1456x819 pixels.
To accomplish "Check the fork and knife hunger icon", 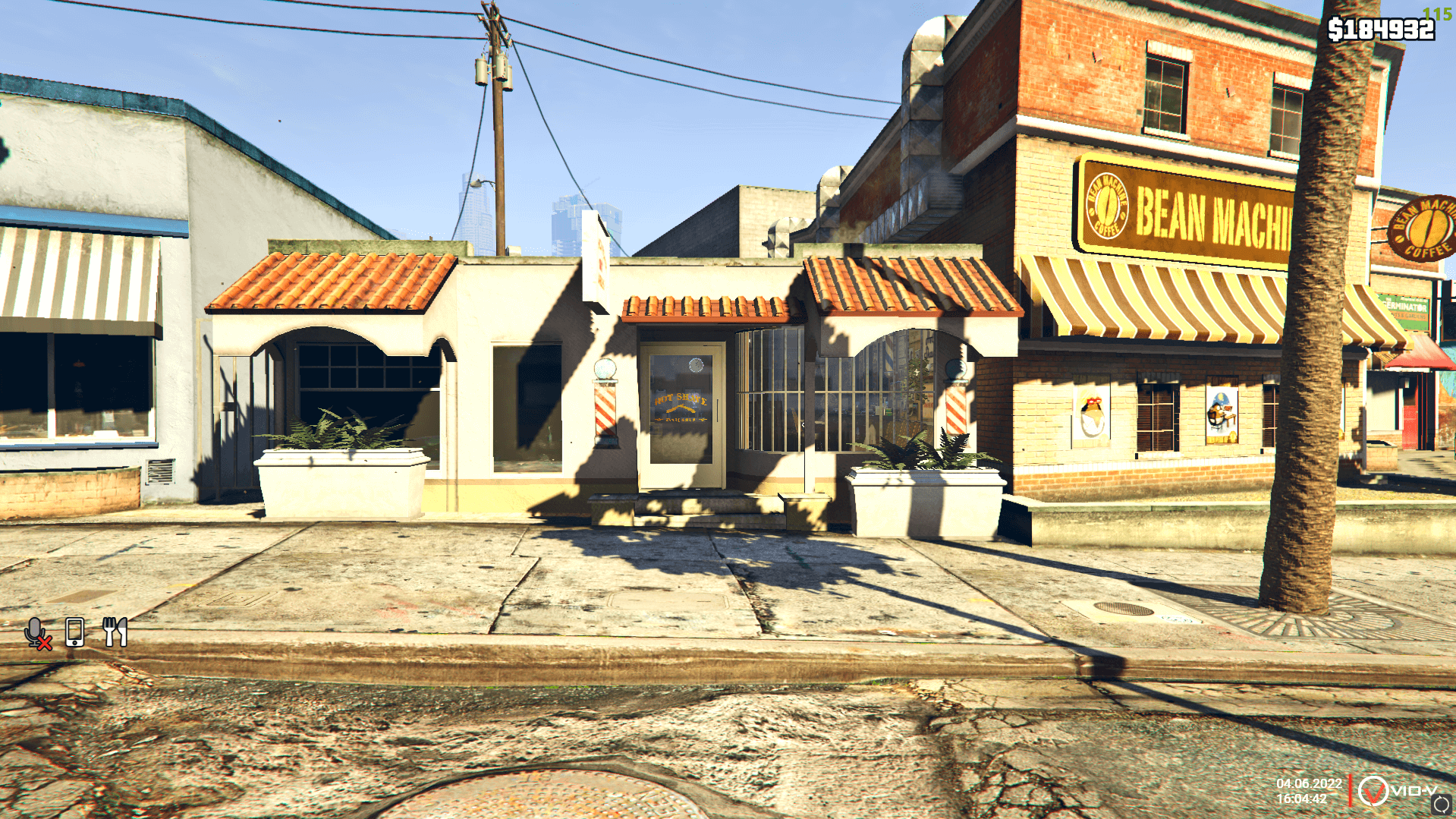I will pos(115,632).
